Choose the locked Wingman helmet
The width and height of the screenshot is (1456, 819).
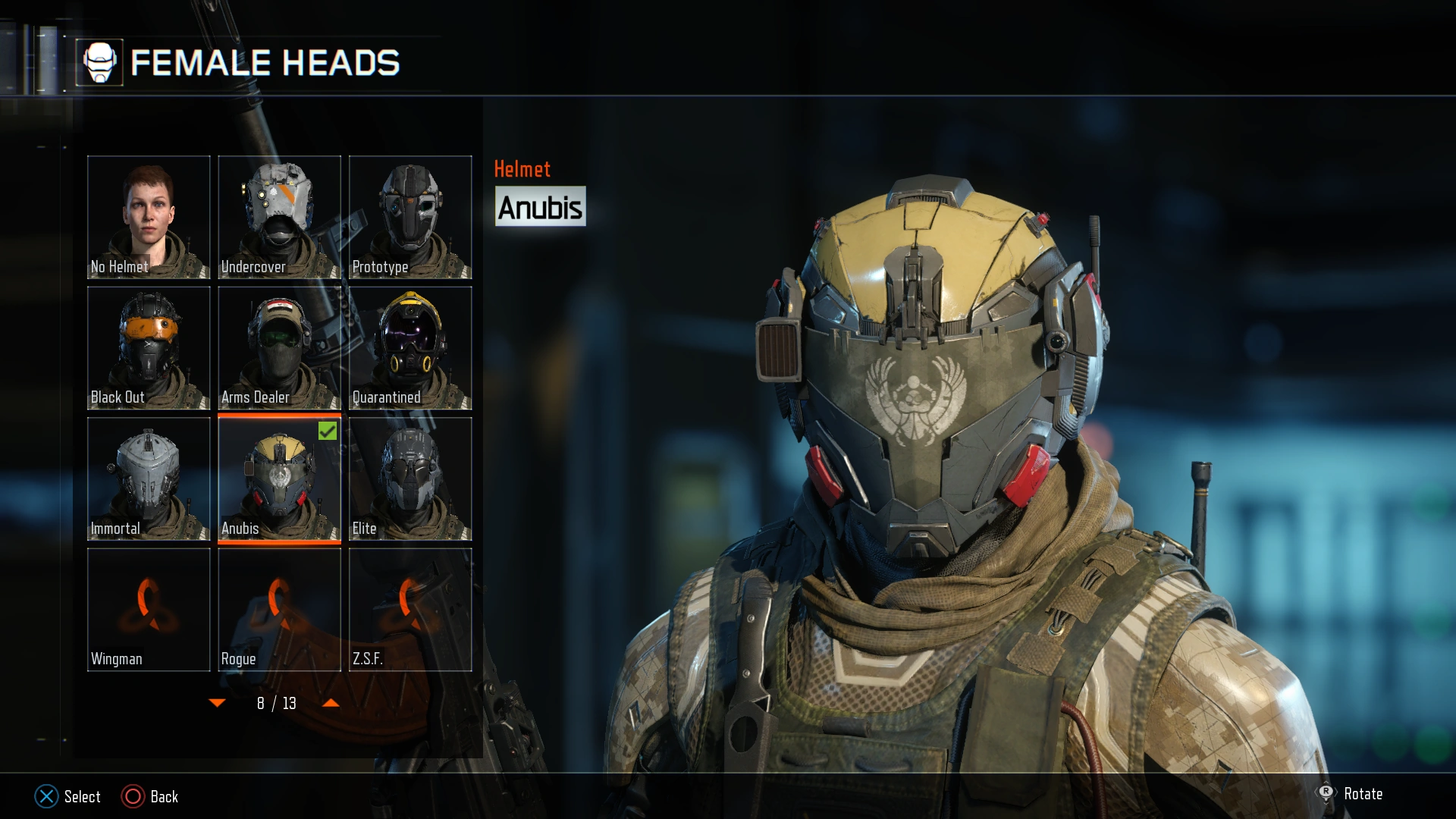pos(149,610)
